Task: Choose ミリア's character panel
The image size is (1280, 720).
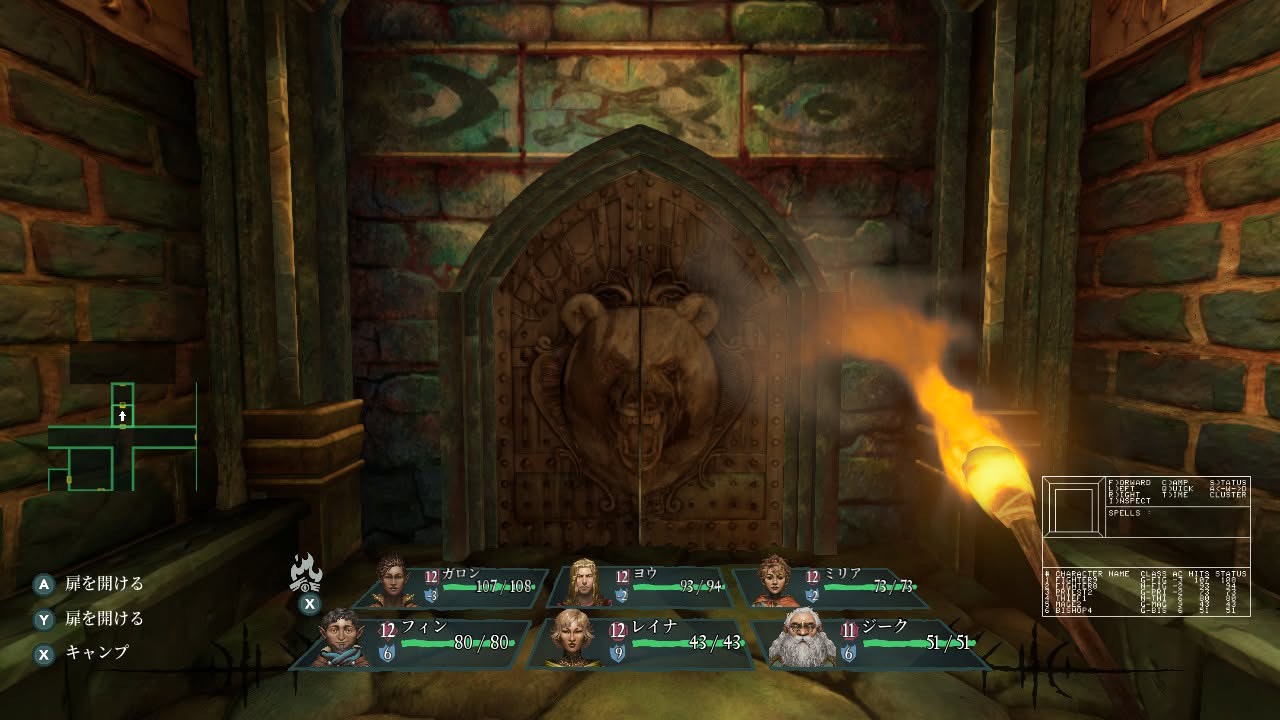Action: click(830, 587)
